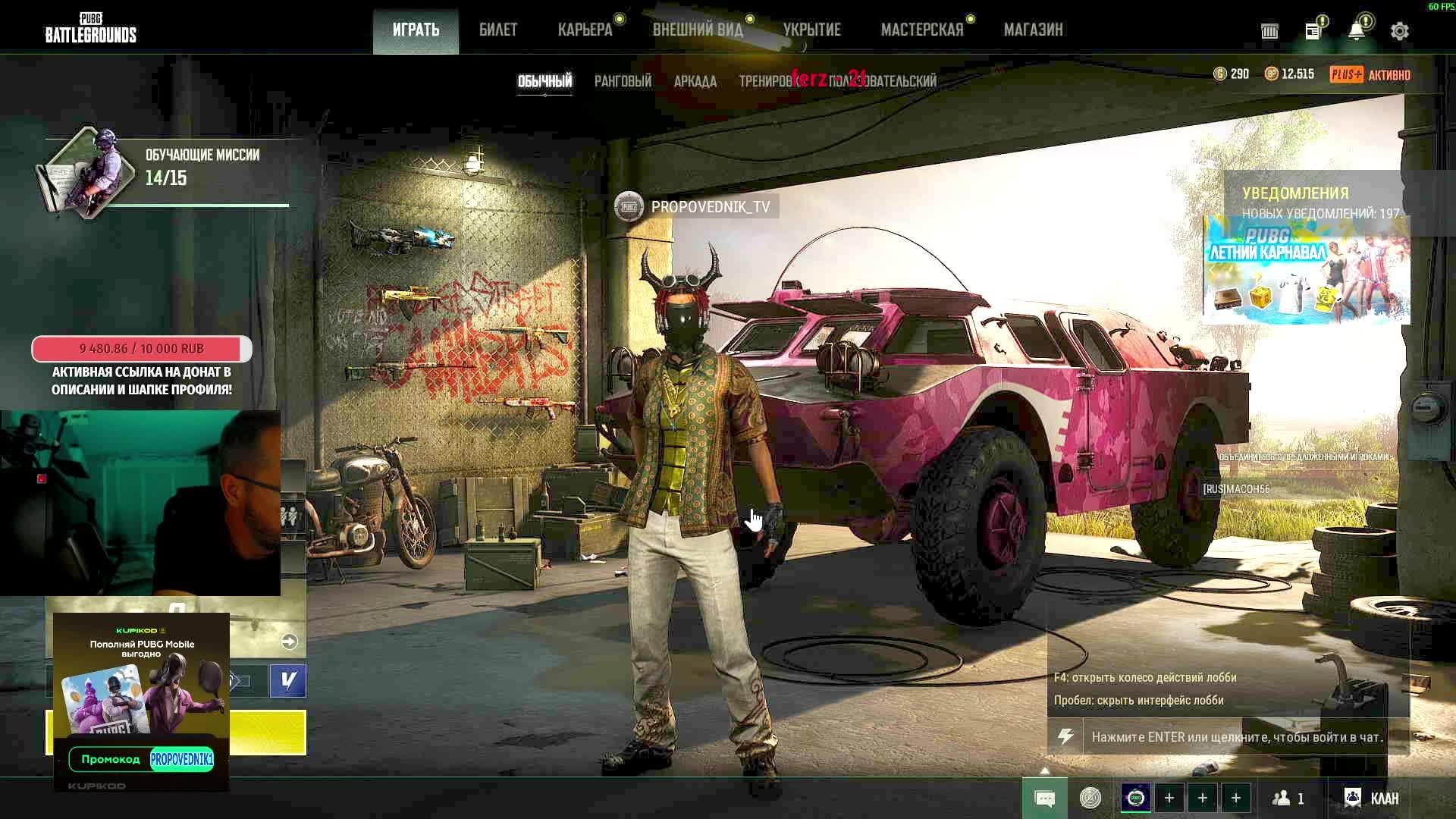Viewport: 1456px width, 819px height.
Task: Choose the РАНГОВЫЙ game mode
Action: pos(623,81)
